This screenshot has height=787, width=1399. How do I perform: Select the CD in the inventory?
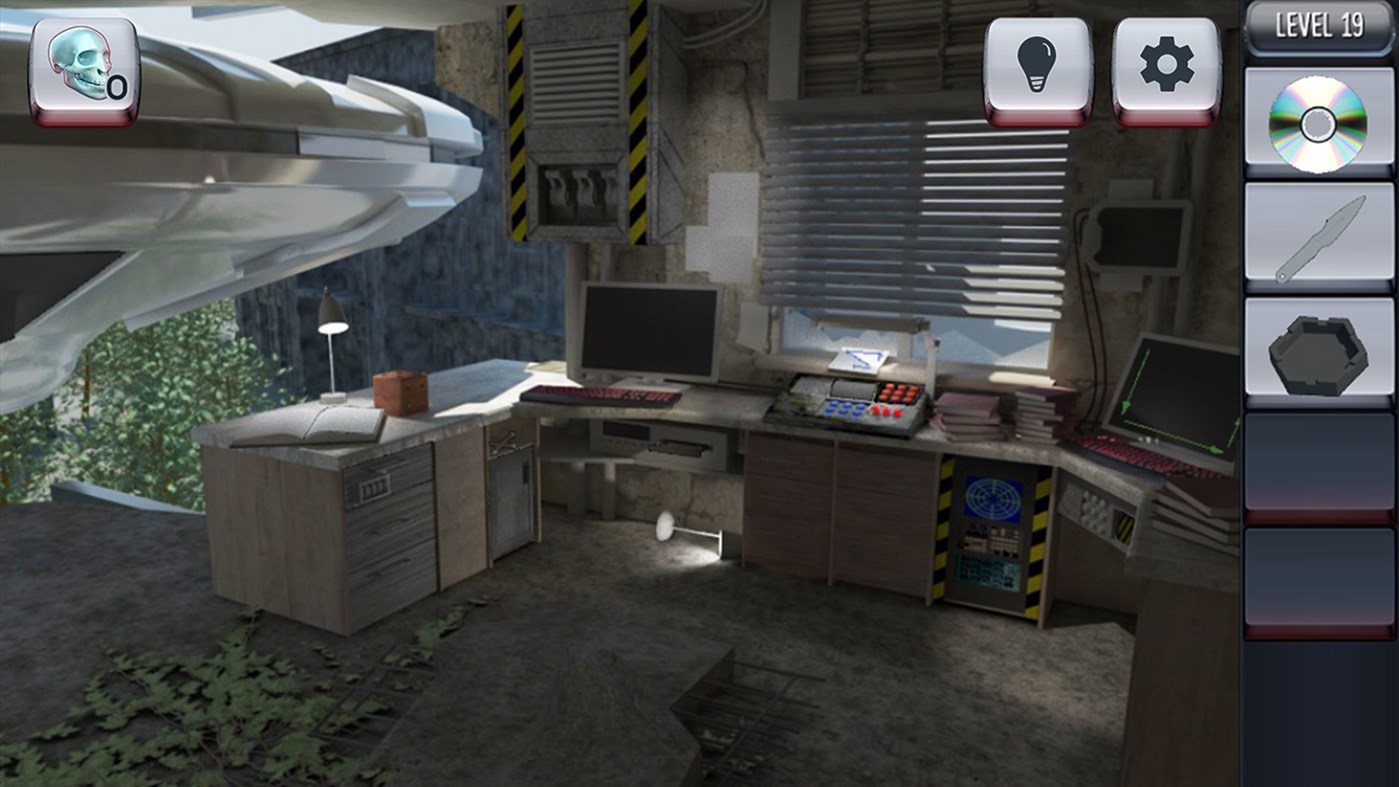1317,121
